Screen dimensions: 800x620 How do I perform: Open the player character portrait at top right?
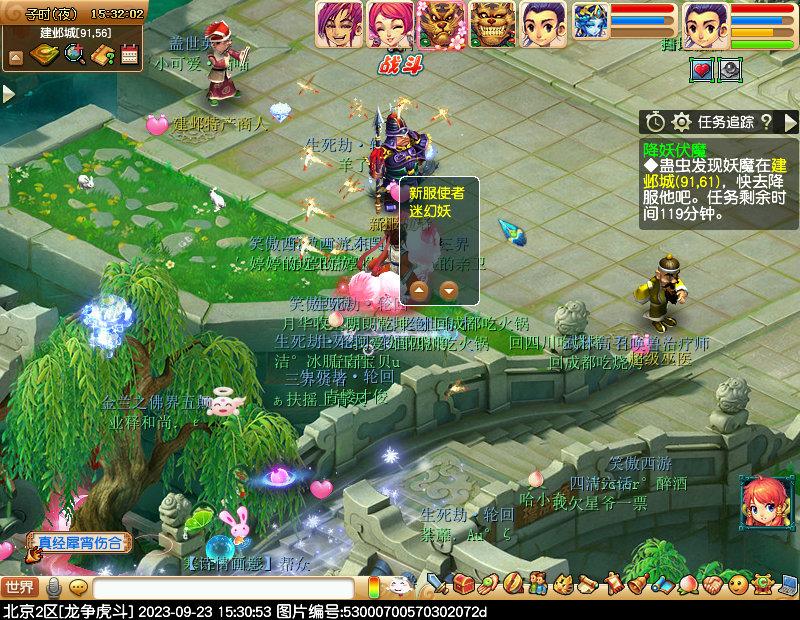pyautogui.click(x=706, y=24)
